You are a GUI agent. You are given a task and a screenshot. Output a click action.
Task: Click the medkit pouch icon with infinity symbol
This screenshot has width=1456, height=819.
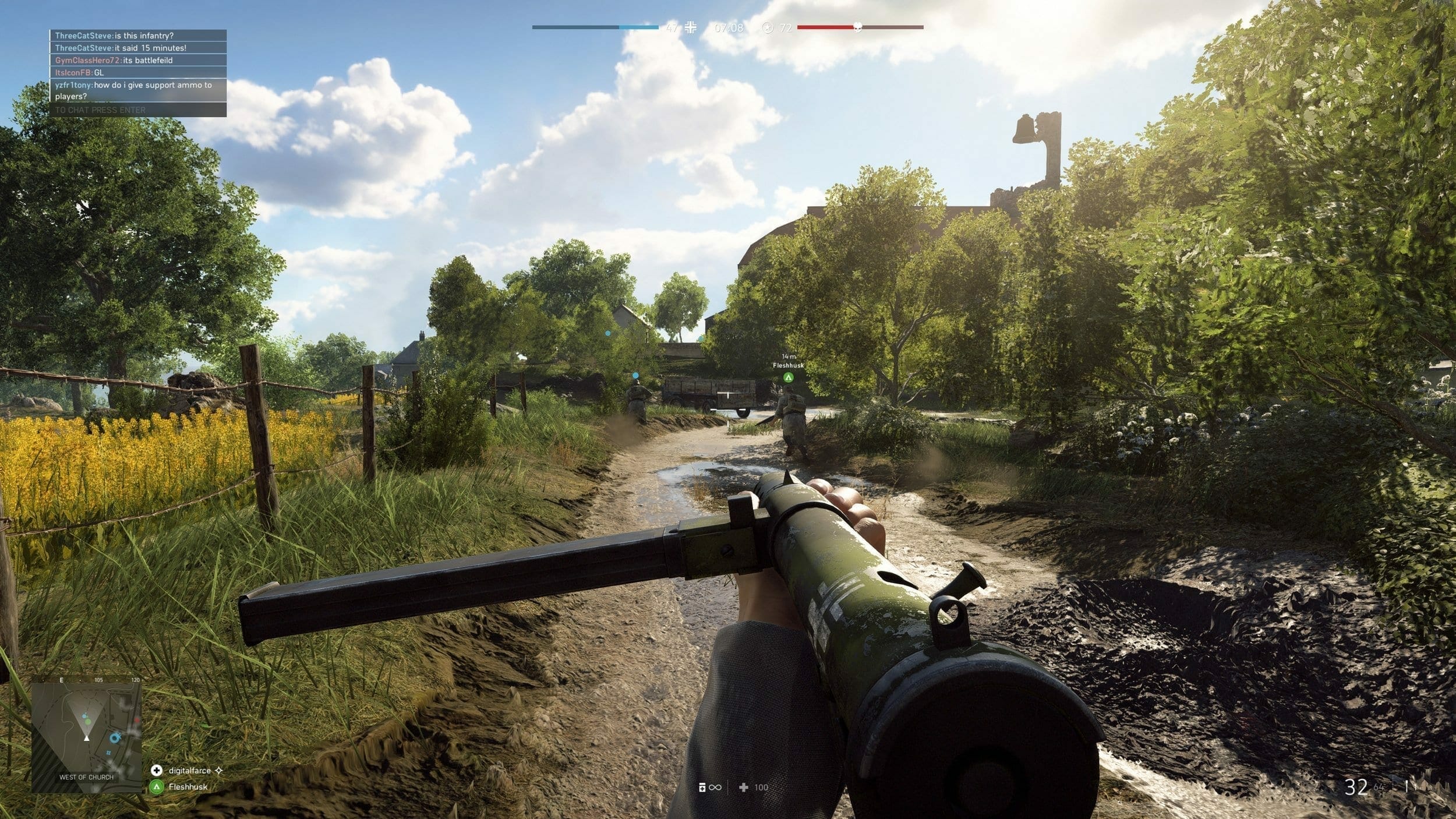(701, 786)
